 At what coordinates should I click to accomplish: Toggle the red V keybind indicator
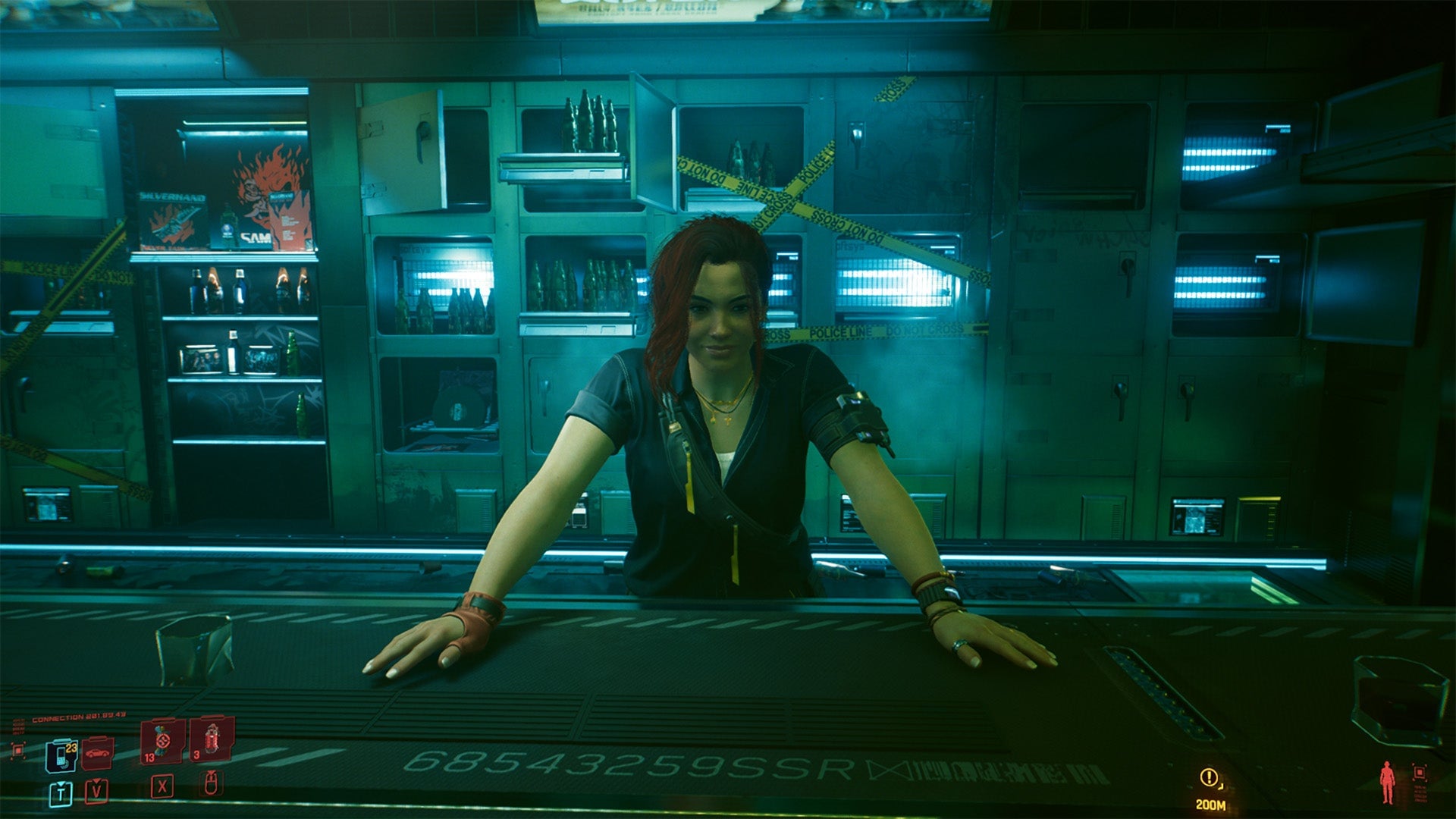click(96, 792)
